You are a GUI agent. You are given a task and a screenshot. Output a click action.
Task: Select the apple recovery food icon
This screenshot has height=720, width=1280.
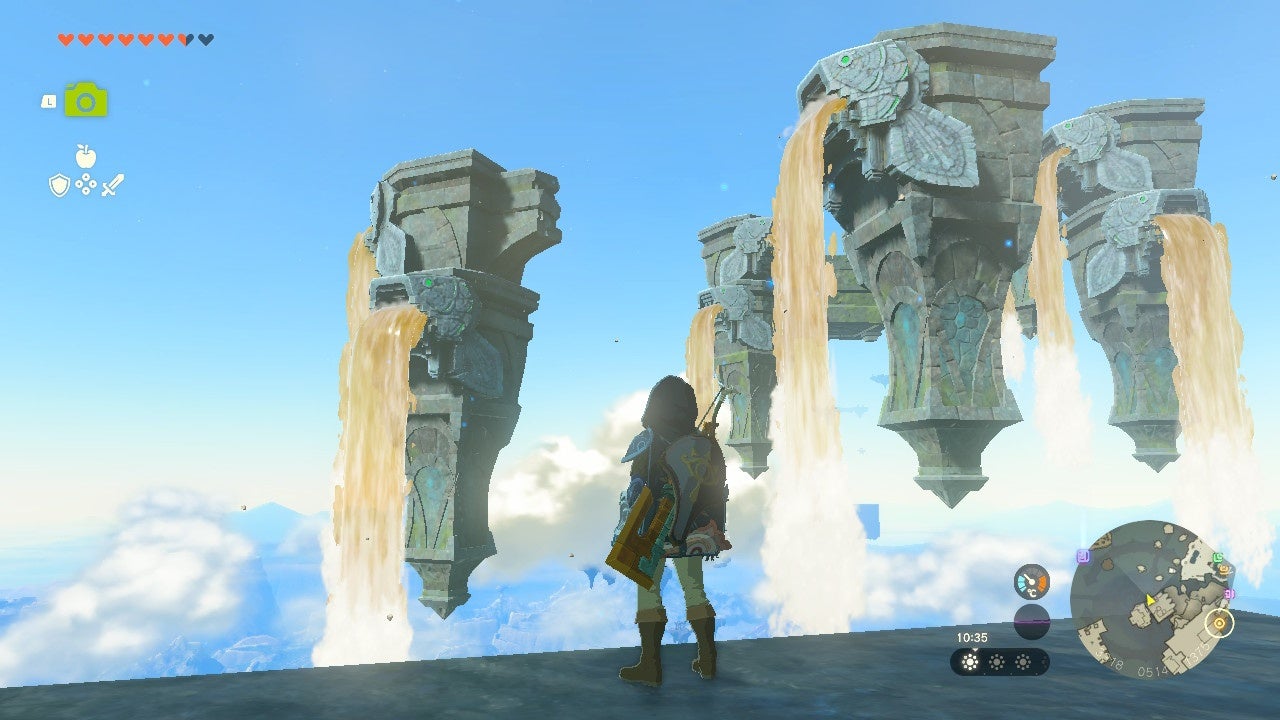86,155
